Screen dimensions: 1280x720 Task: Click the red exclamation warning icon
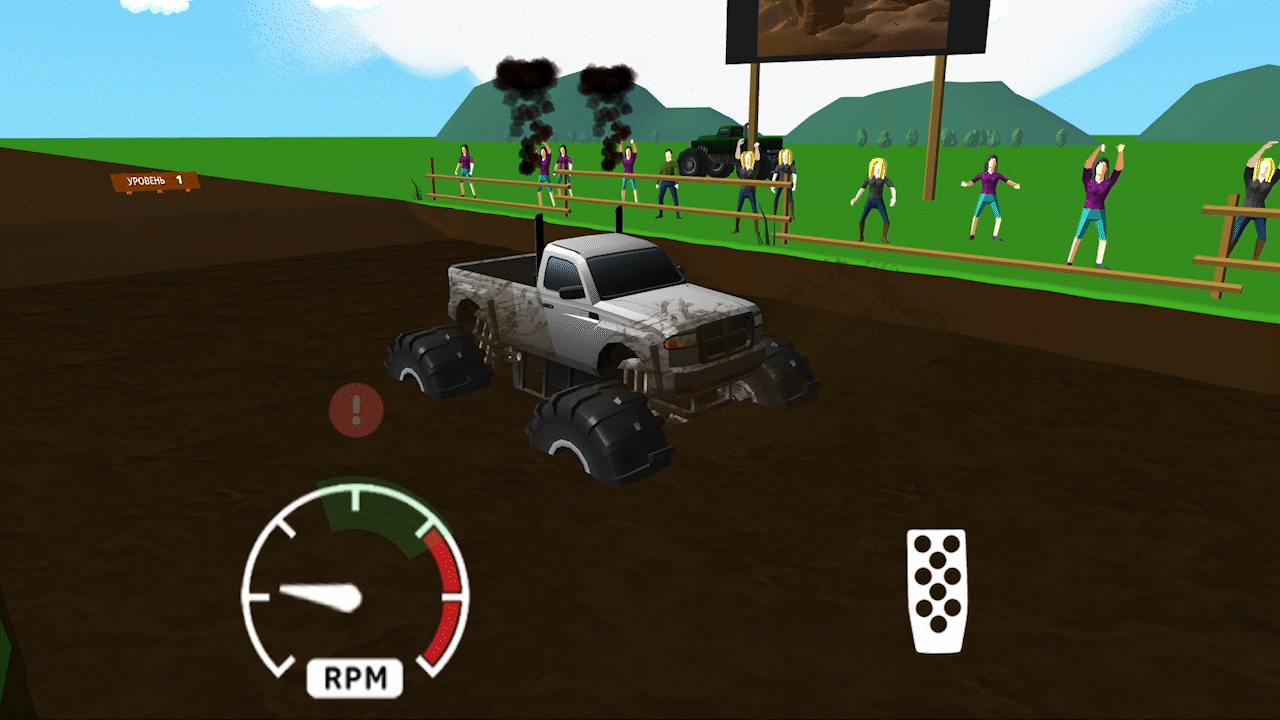(x=355, y=412)
